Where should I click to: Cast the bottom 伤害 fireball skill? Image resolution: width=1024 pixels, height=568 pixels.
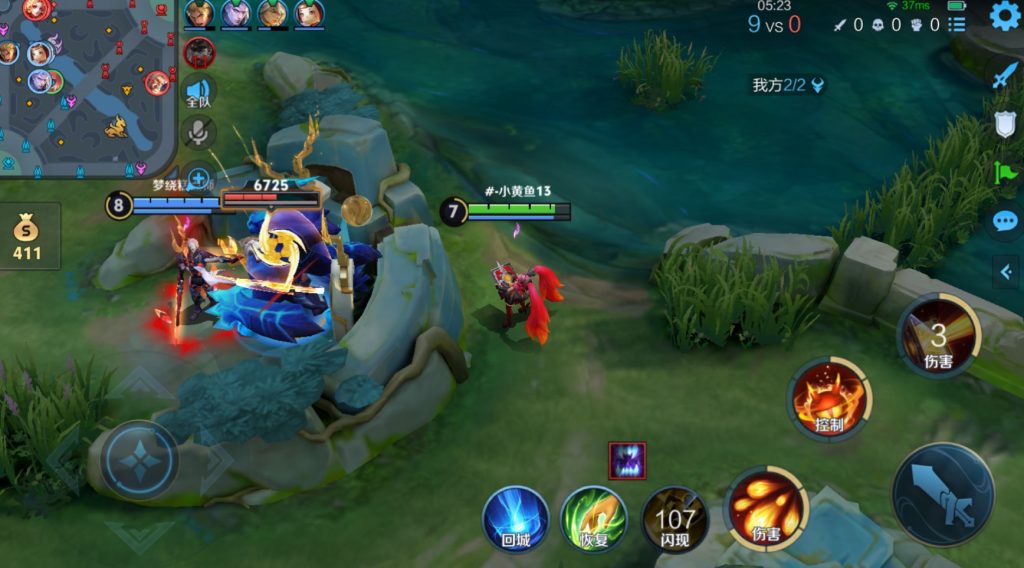click(766, 508)
